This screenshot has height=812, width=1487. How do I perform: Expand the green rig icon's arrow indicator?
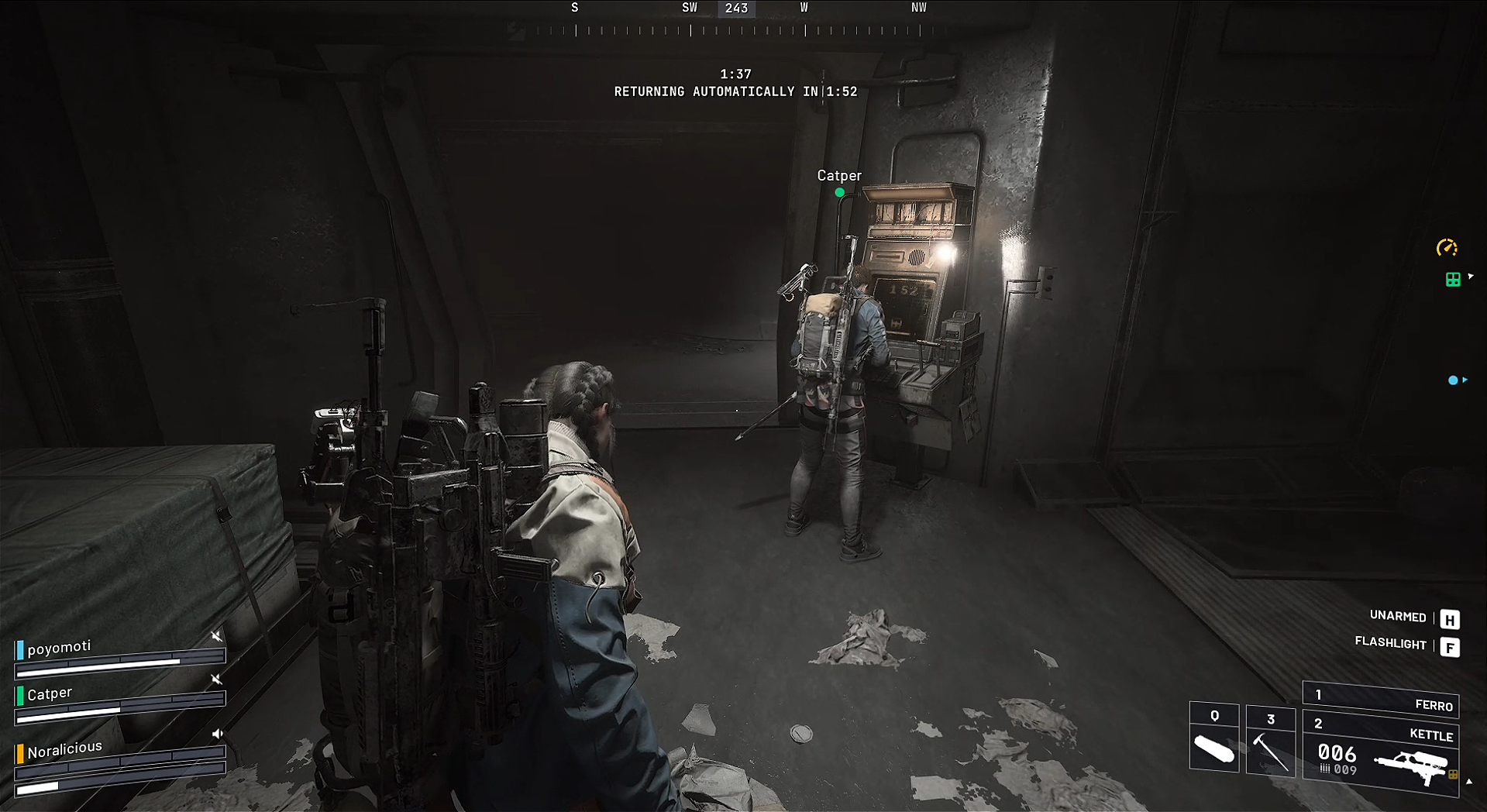(1471, 276)
